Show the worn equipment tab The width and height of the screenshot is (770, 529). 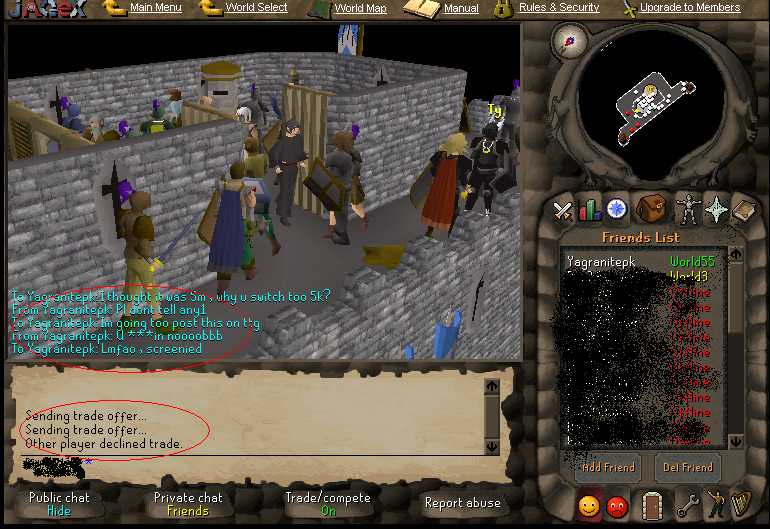(x=687, y=209)
